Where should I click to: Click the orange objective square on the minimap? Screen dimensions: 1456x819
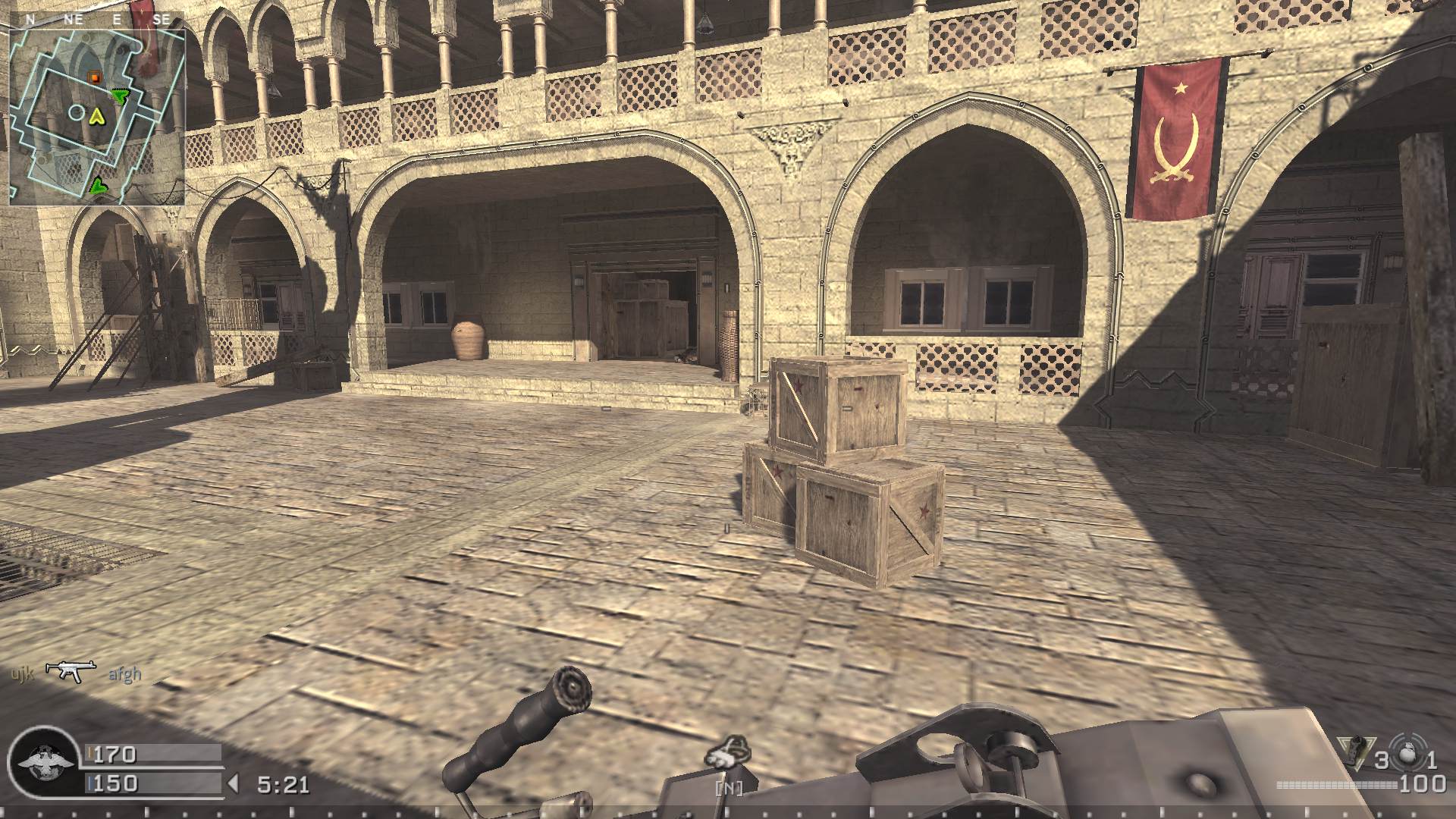click(94, 78)
